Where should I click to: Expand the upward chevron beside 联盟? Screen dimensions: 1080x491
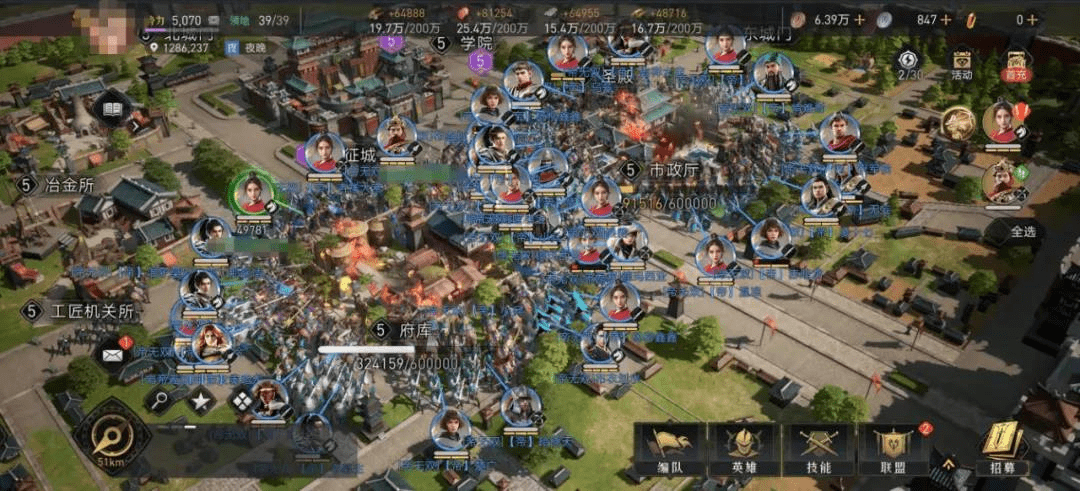pos(947,464)
